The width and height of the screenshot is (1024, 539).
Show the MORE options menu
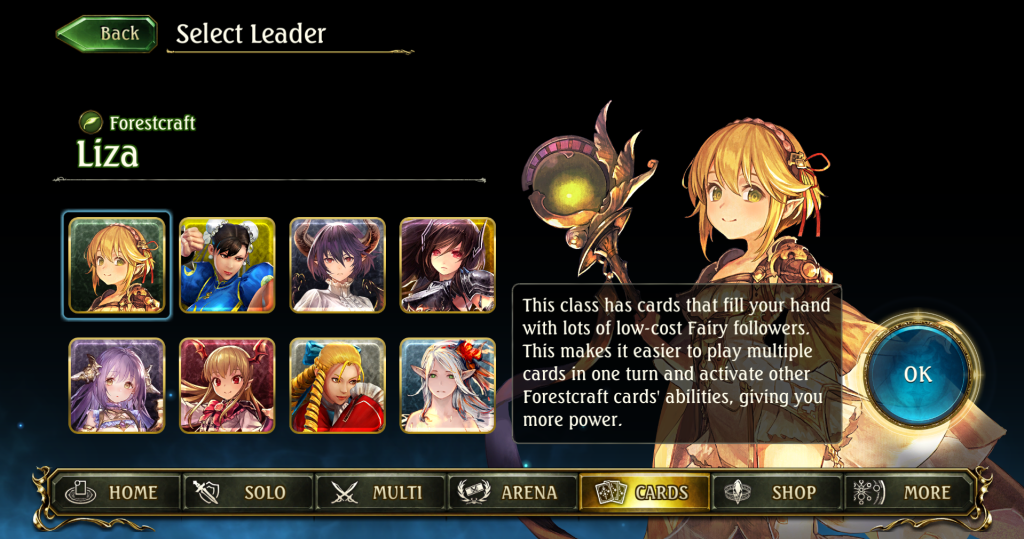coord(908,492)
